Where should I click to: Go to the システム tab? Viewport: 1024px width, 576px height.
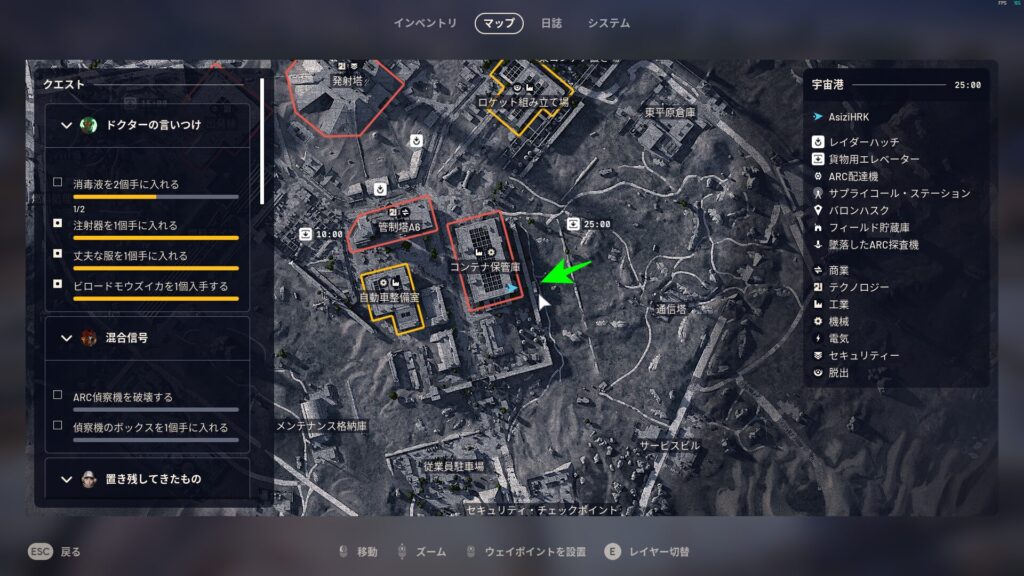pyautogui.click(x=609, y=23)
